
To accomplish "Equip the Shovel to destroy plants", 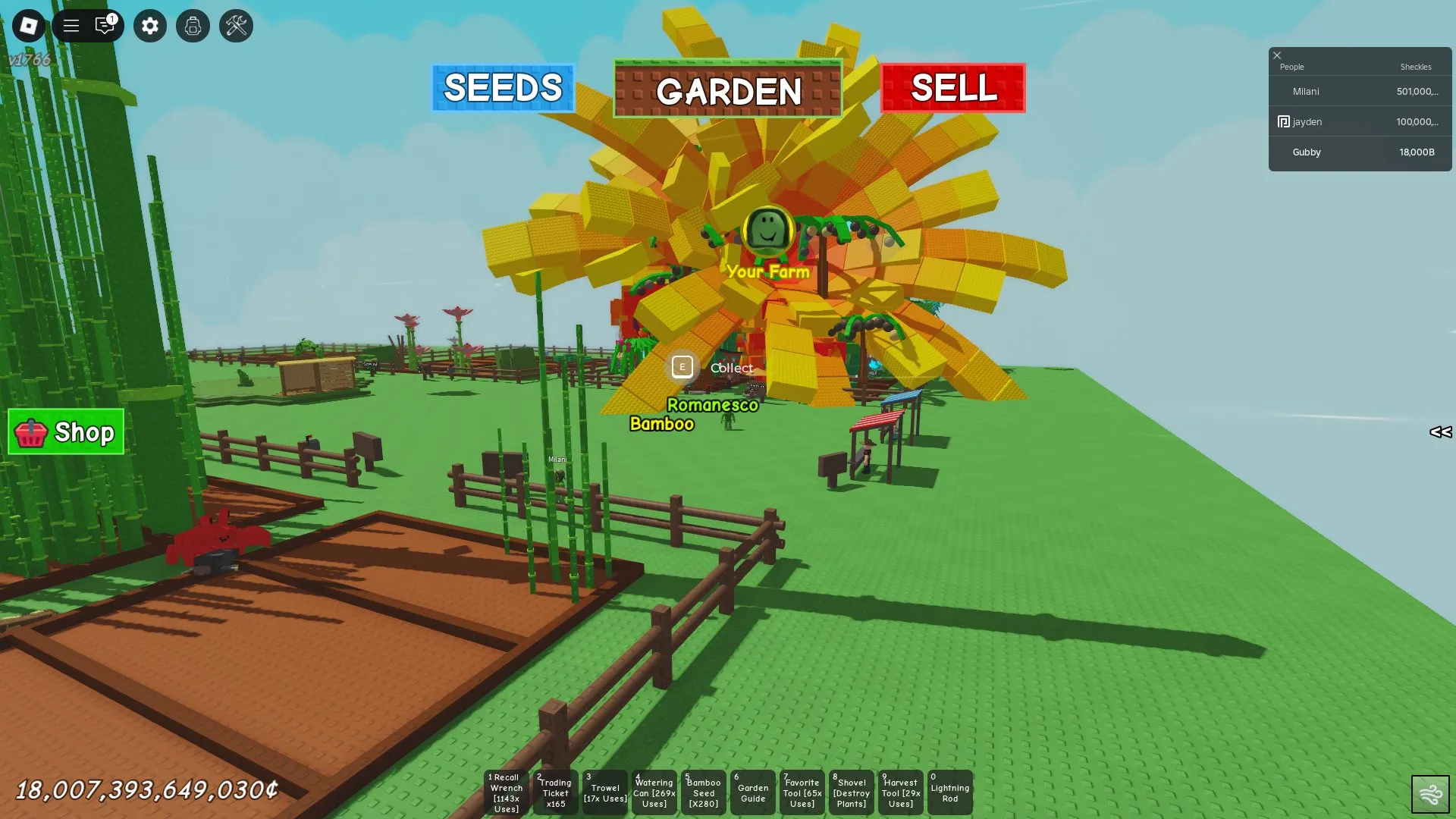I will 851,792.
